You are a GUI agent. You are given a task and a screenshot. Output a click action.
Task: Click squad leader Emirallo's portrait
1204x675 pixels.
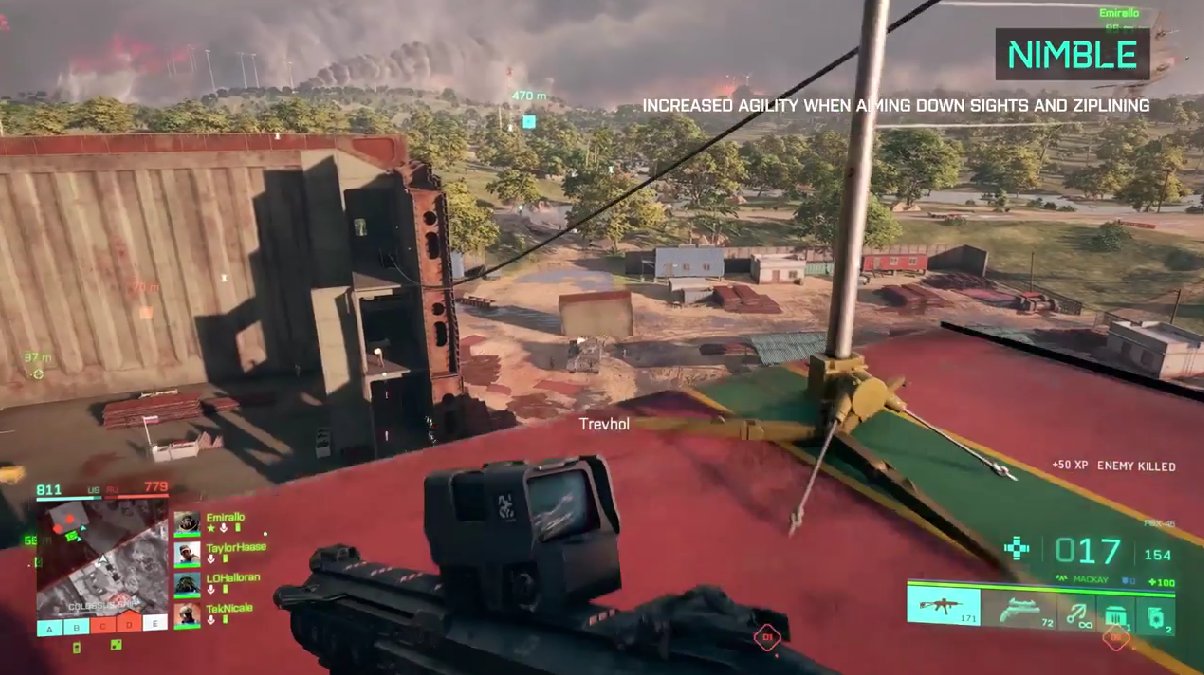(x=186, y=523)
